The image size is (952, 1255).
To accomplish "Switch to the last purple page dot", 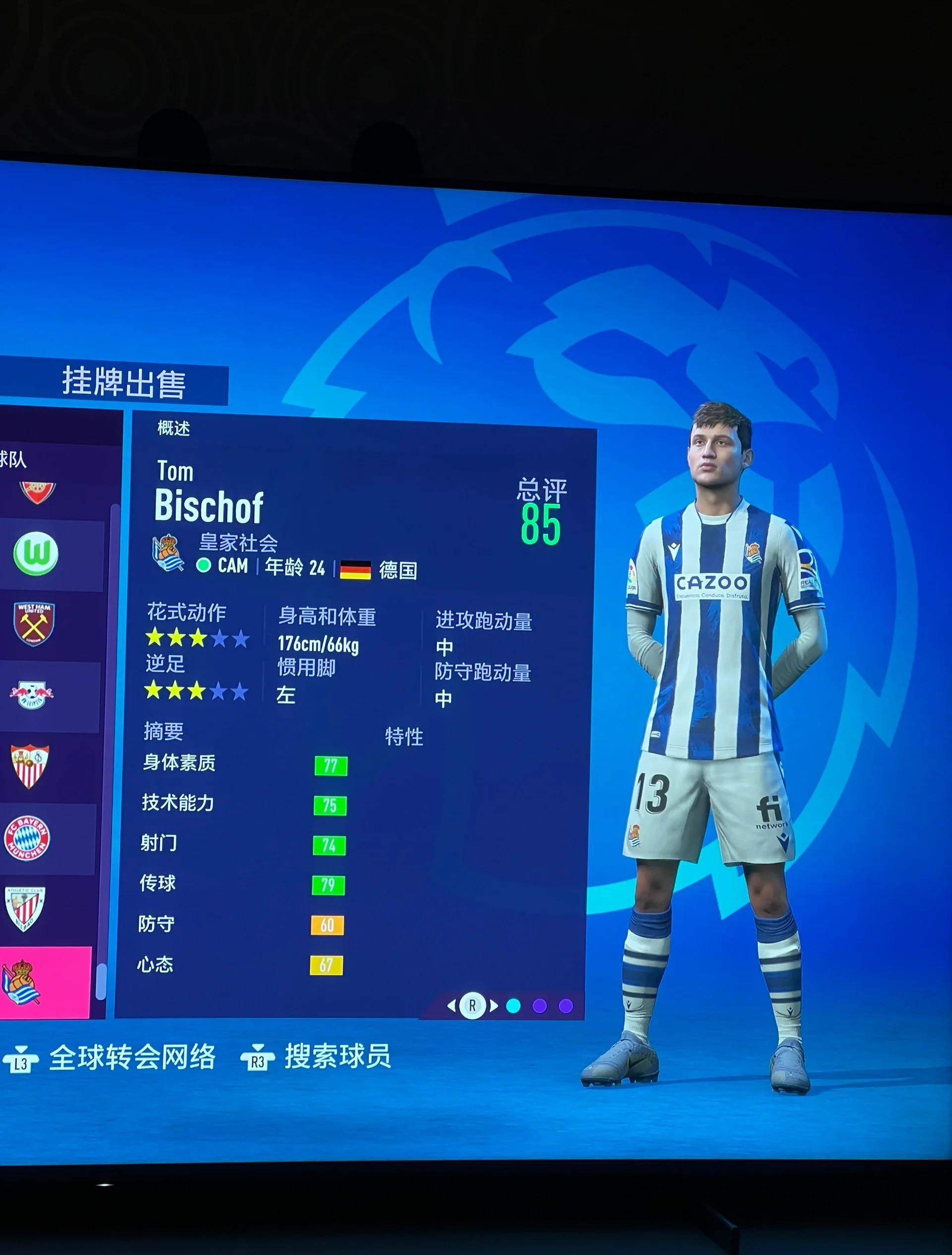I will pos(565,1006).
